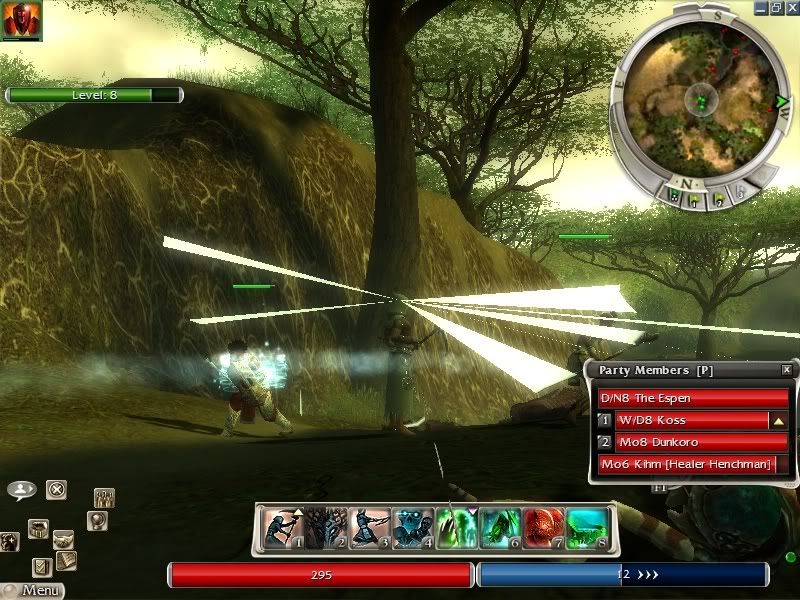Cast the red orb skill in slot 7

[543, 528]
